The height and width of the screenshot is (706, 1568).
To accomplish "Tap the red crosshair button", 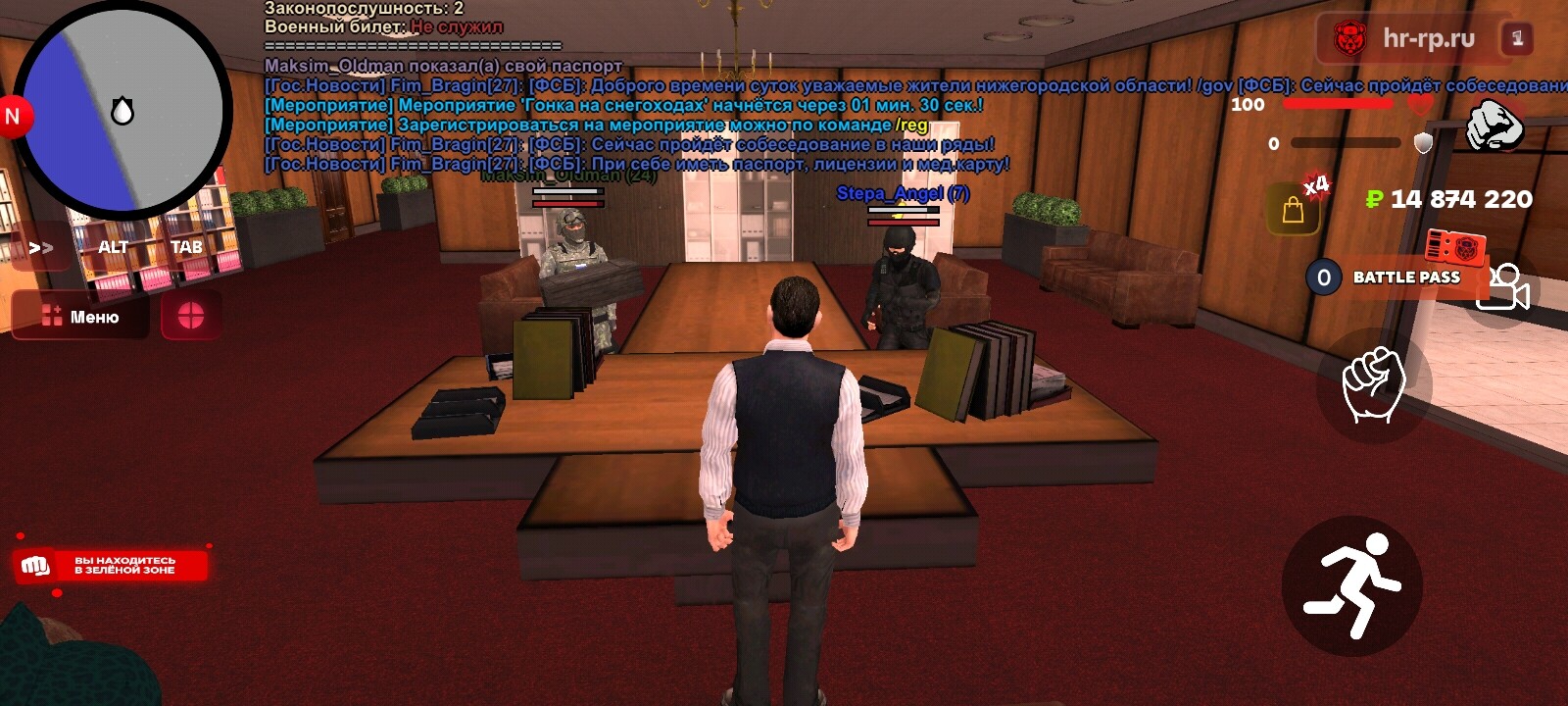I will 190,316.
